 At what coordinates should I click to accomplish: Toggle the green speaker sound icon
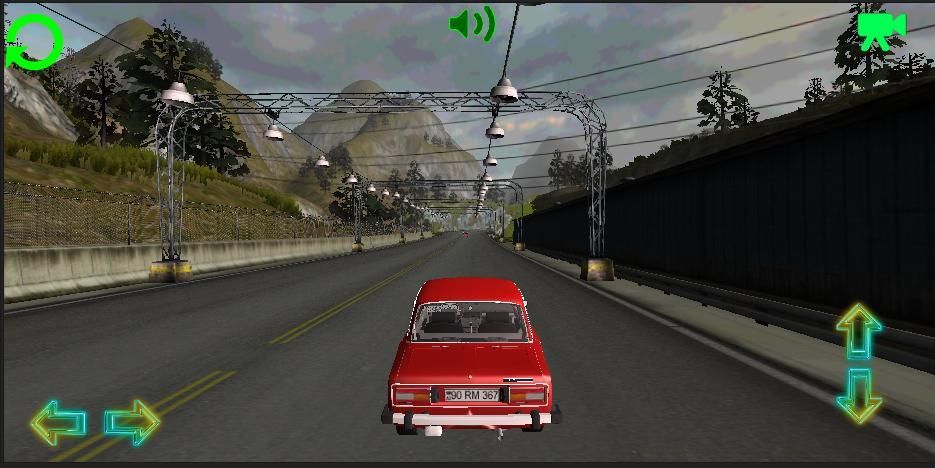click(472, 24)
